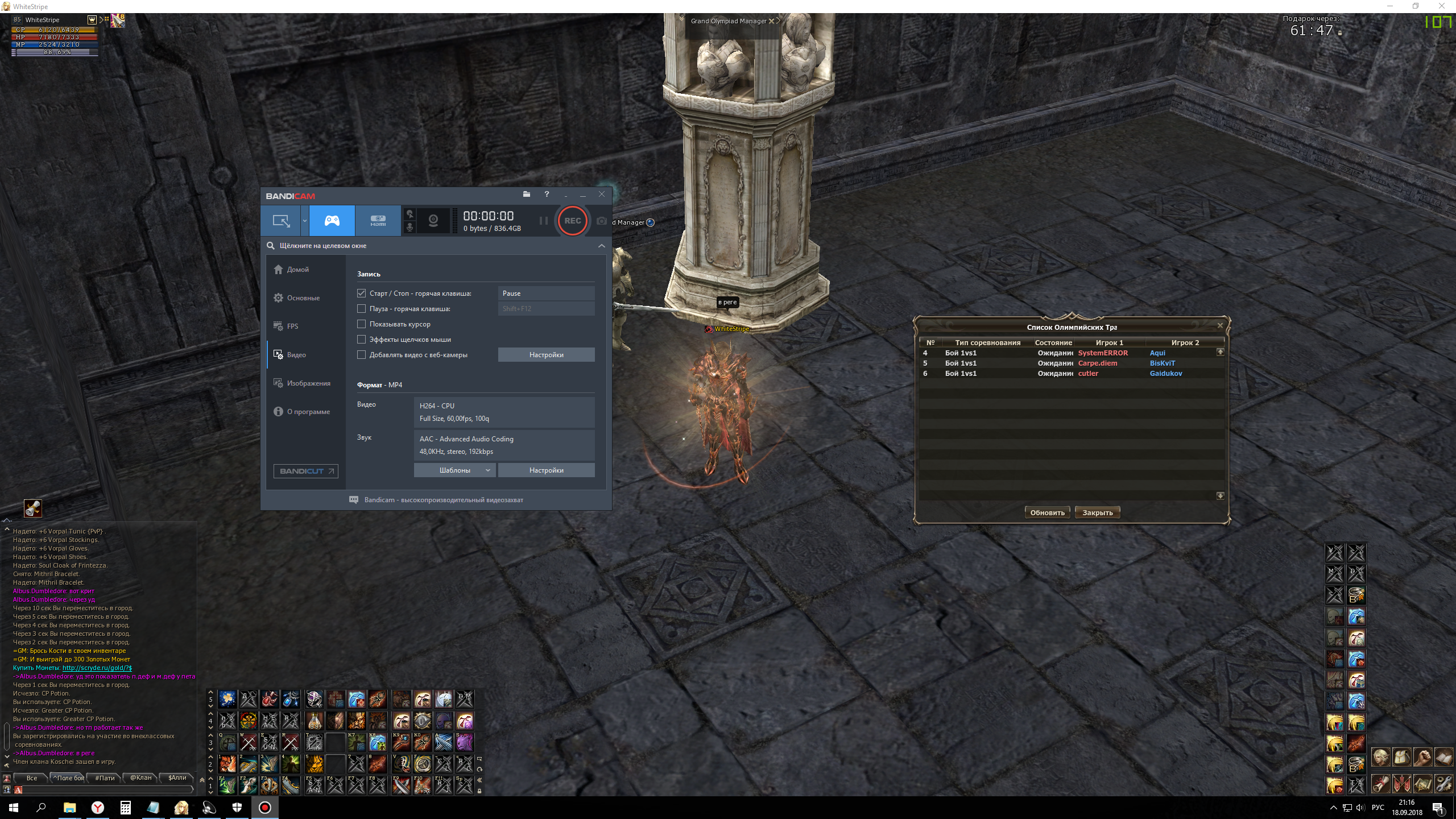Open the Шаблоны format presets dropdown
Image resolution: width=1456 pixels, height=819 pixels.
[x=454, y=470]
